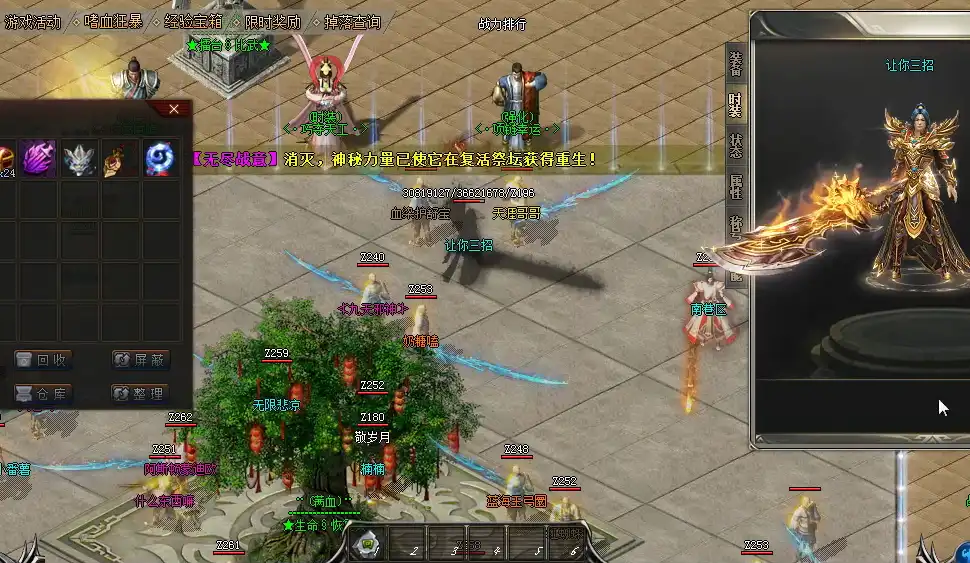The image size is (970, 563).
Task: Close the bag window with the X
Action: tap(174, 109)
